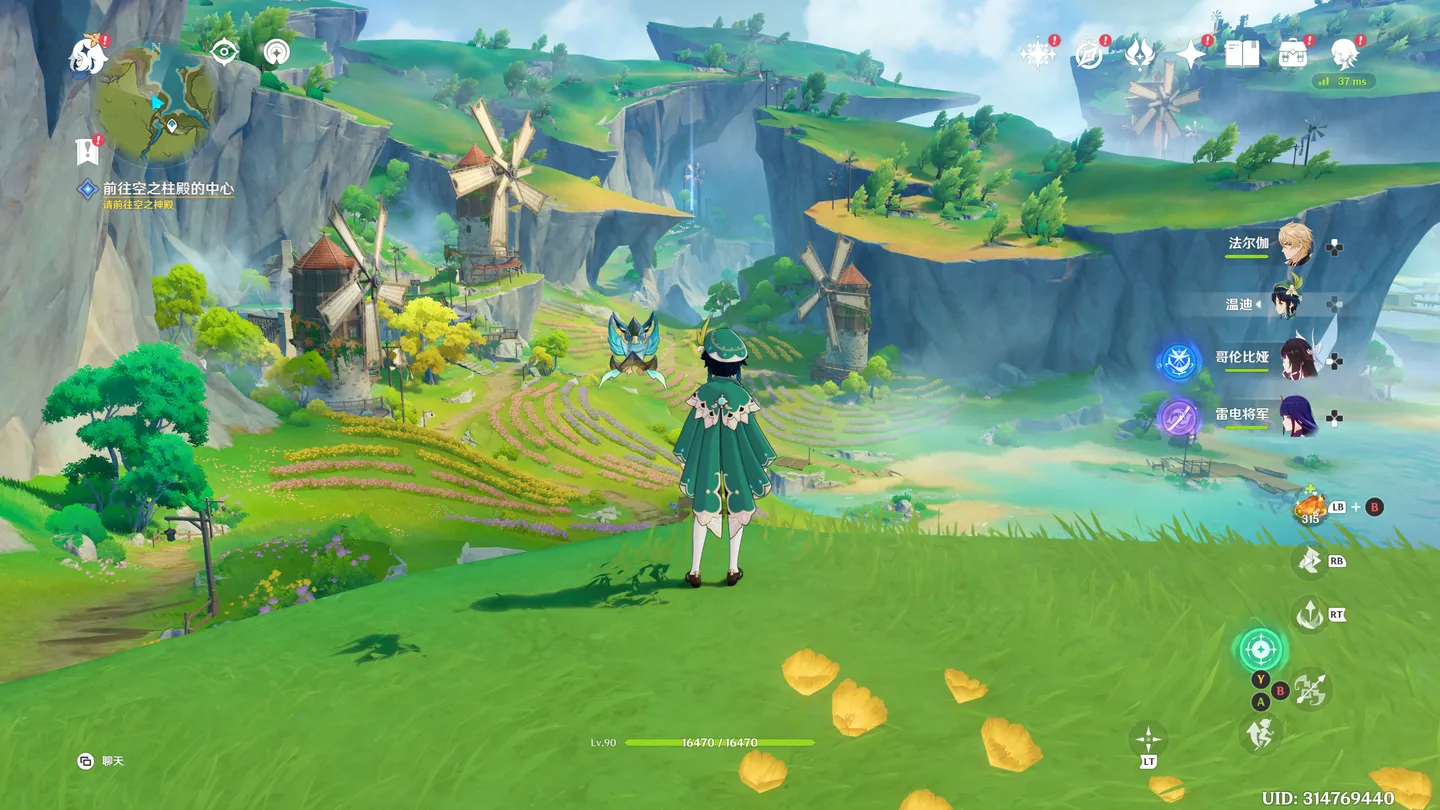Screen dimensions: 1440x810
Task: Open the quest banner icon with exclamation mark
Action: [88, 152]
